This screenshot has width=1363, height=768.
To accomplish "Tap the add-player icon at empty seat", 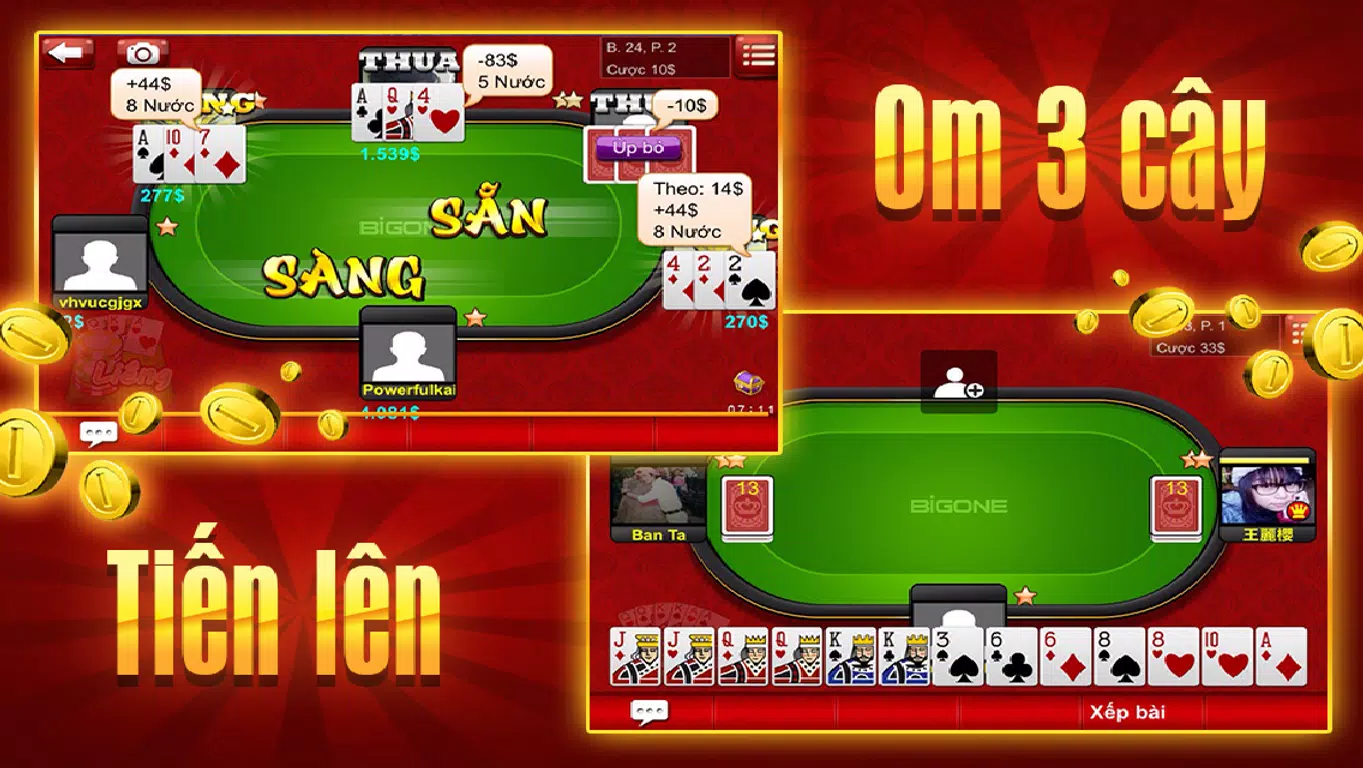I will (x=957, y=383).
